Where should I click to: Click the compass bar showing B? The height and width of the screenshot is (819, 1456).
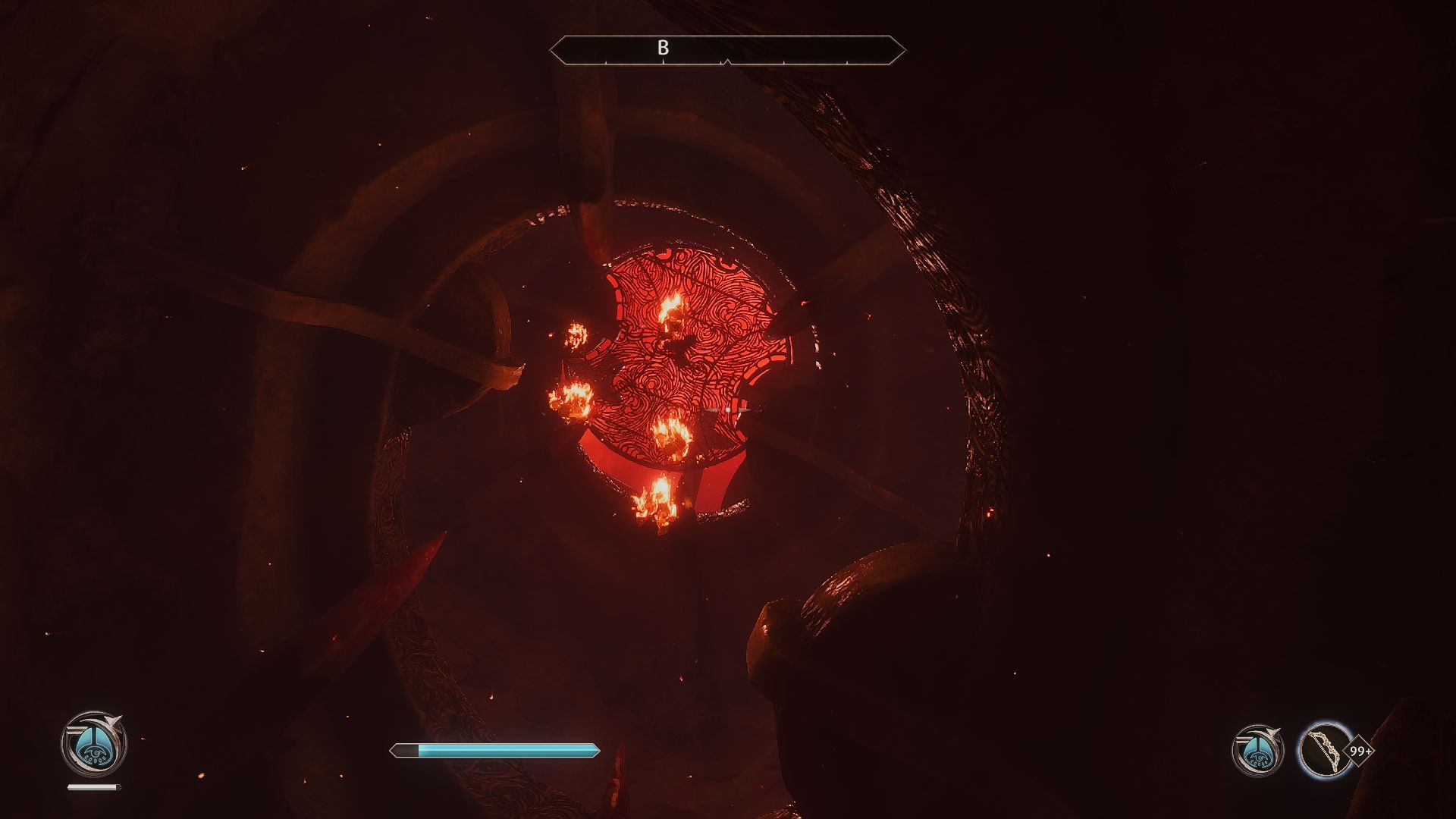tap(727, 50)
